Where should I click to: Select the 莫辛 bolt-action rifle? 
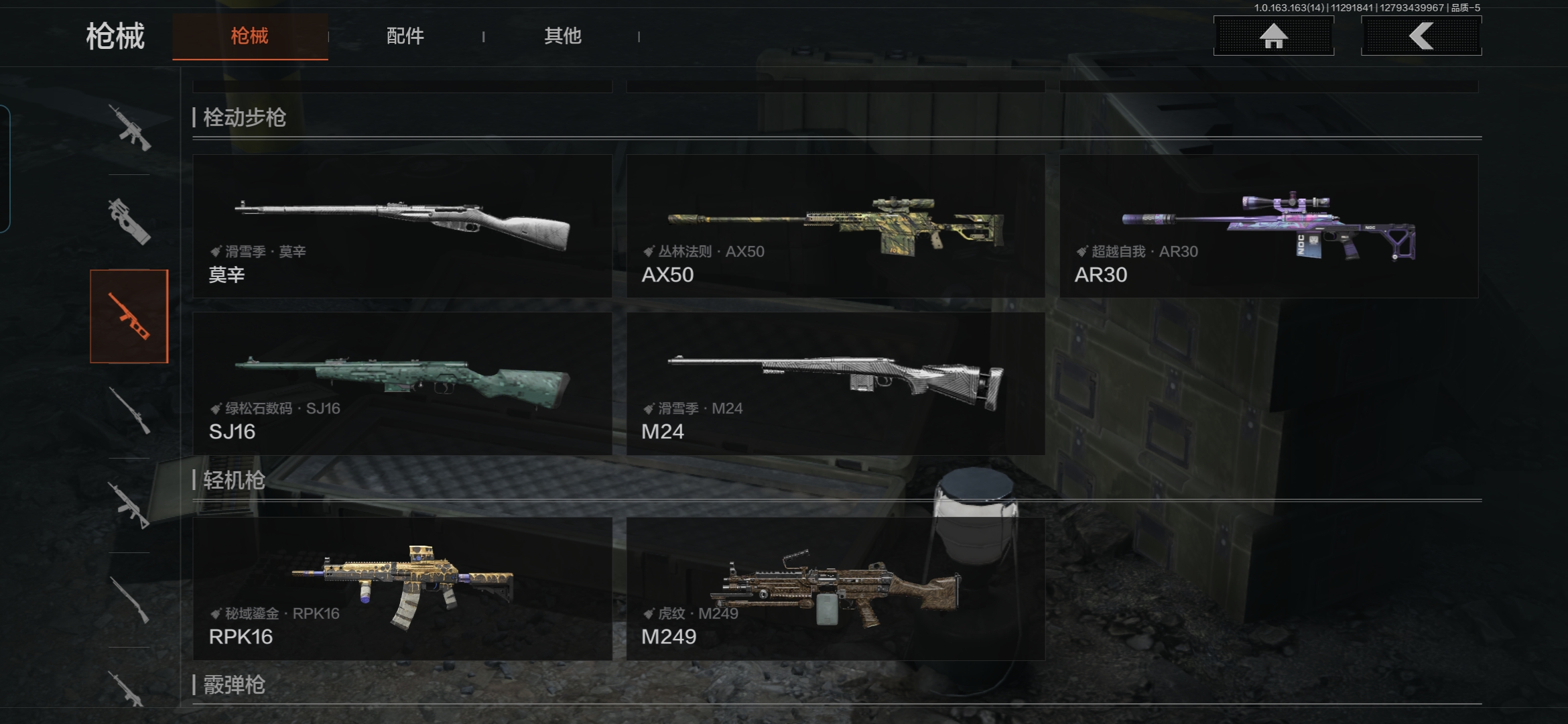(x=402, y=227)
